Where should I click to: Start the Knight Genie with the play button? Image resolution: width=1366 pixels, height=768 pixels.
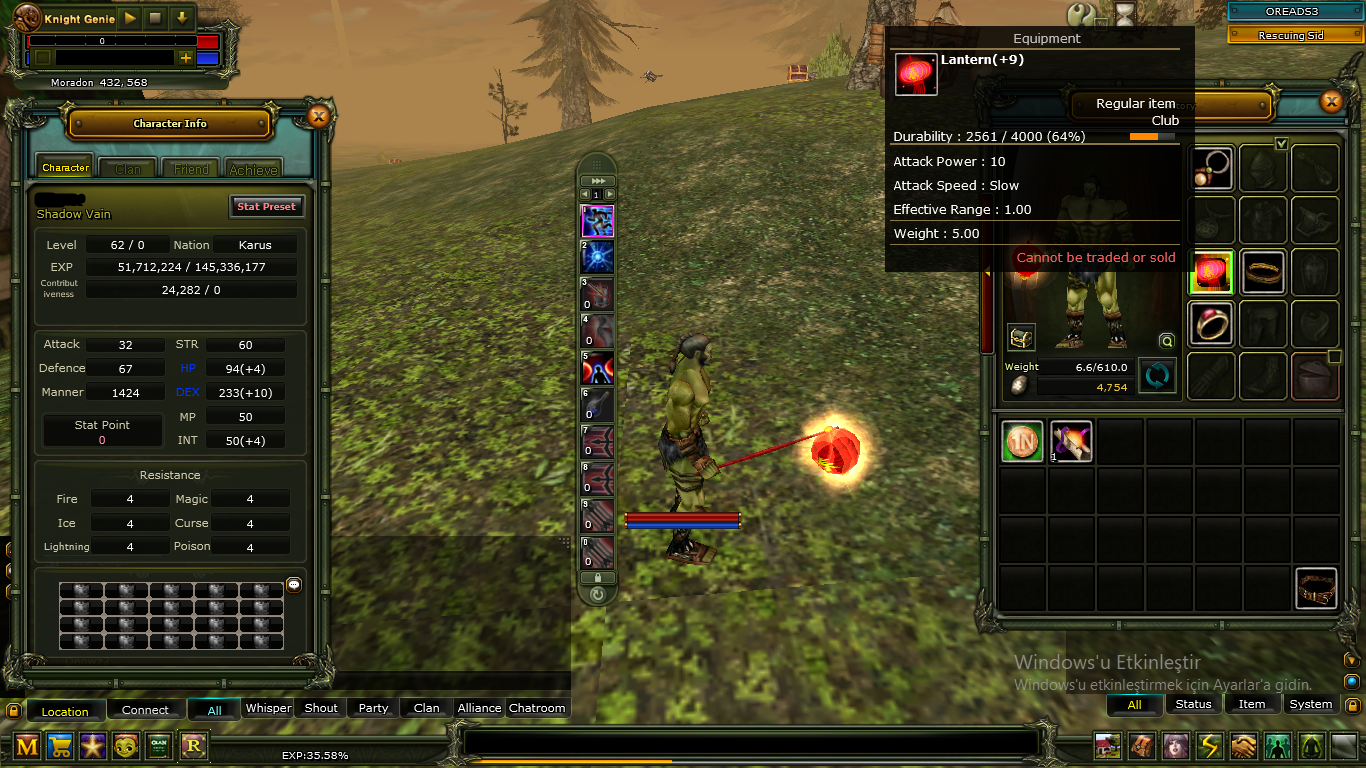click(x=130, y=18)
